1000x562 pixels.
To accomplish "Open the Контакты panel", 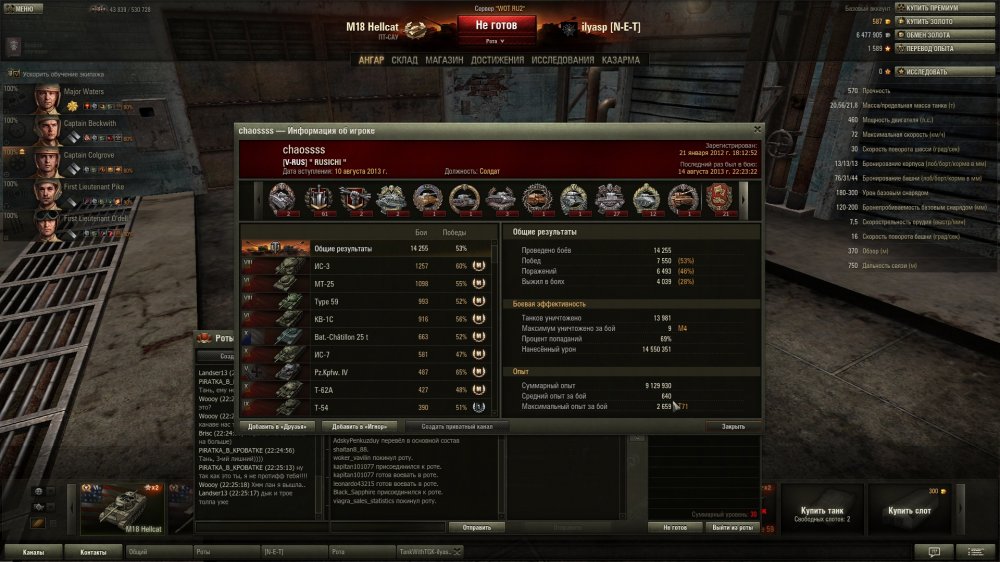I will (93, 551).
